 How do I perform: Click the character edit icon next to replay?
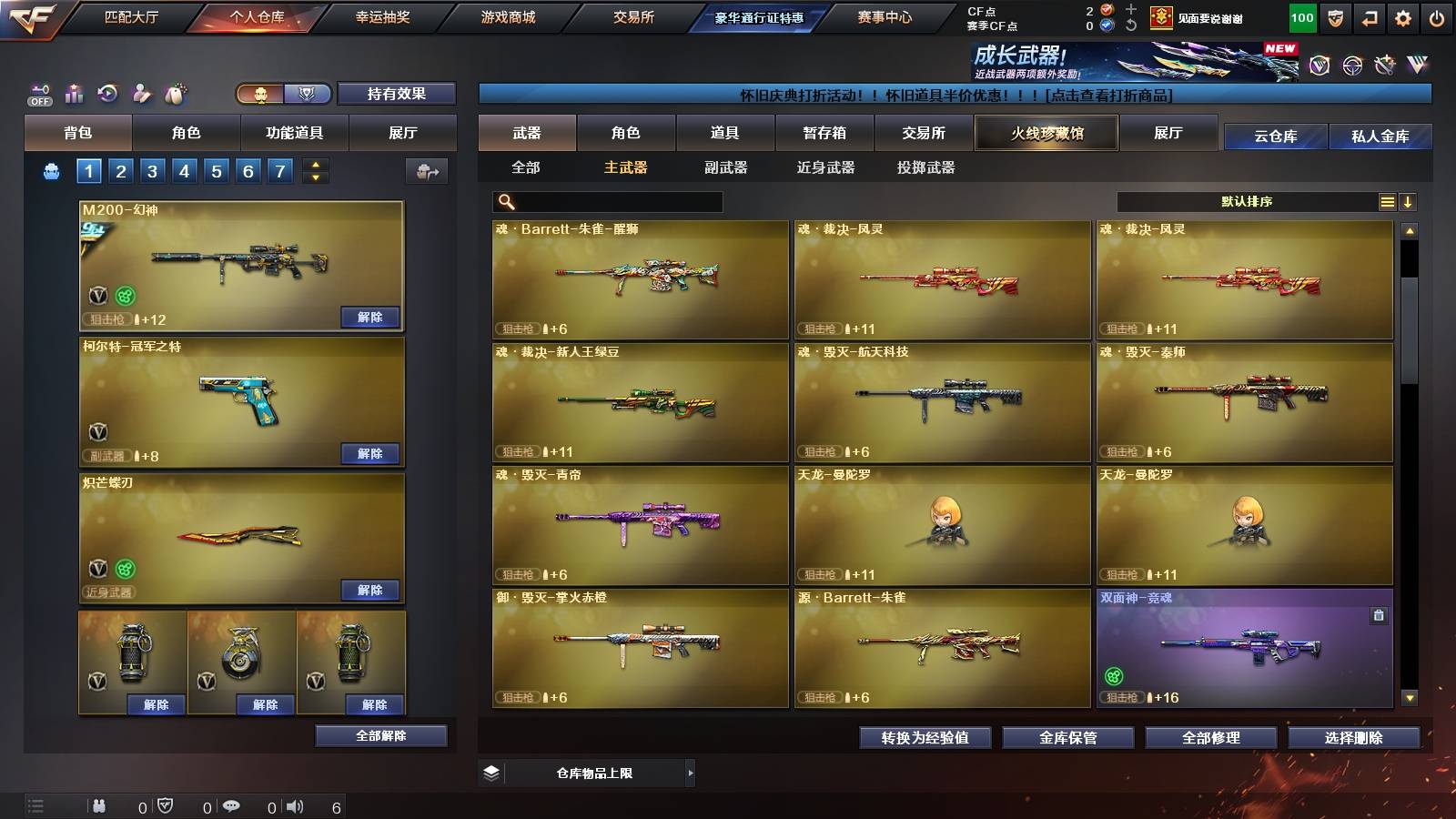pyautogui.click(x=142, y=93)
